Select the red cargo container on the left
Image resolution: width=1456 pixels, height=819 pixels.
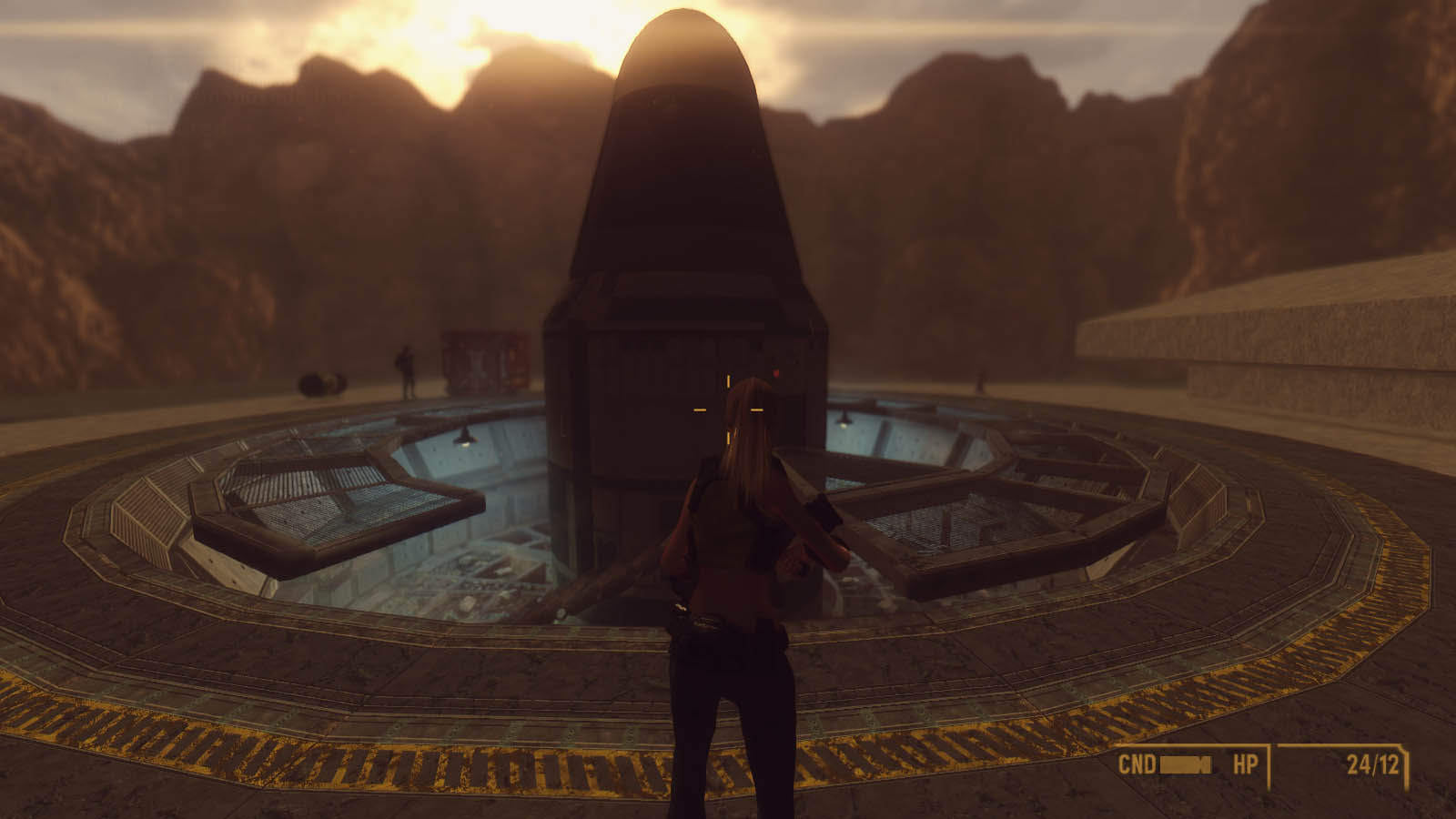click(x=482, y=360)
